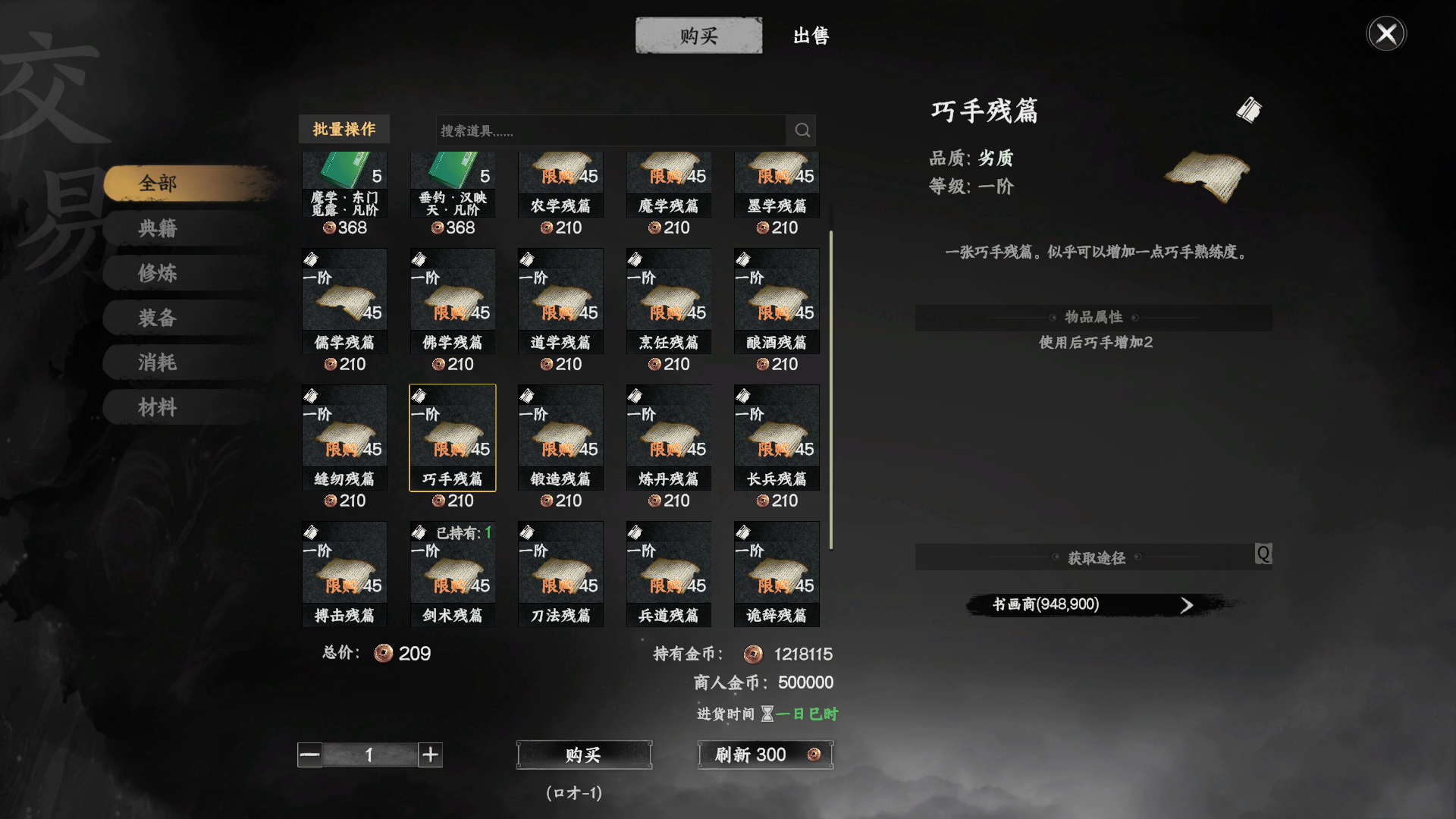Click the book icon in the 巧手残篇 detail panel
The height and width of the screenshot is (819, 1456).
tap(1249, 109)
